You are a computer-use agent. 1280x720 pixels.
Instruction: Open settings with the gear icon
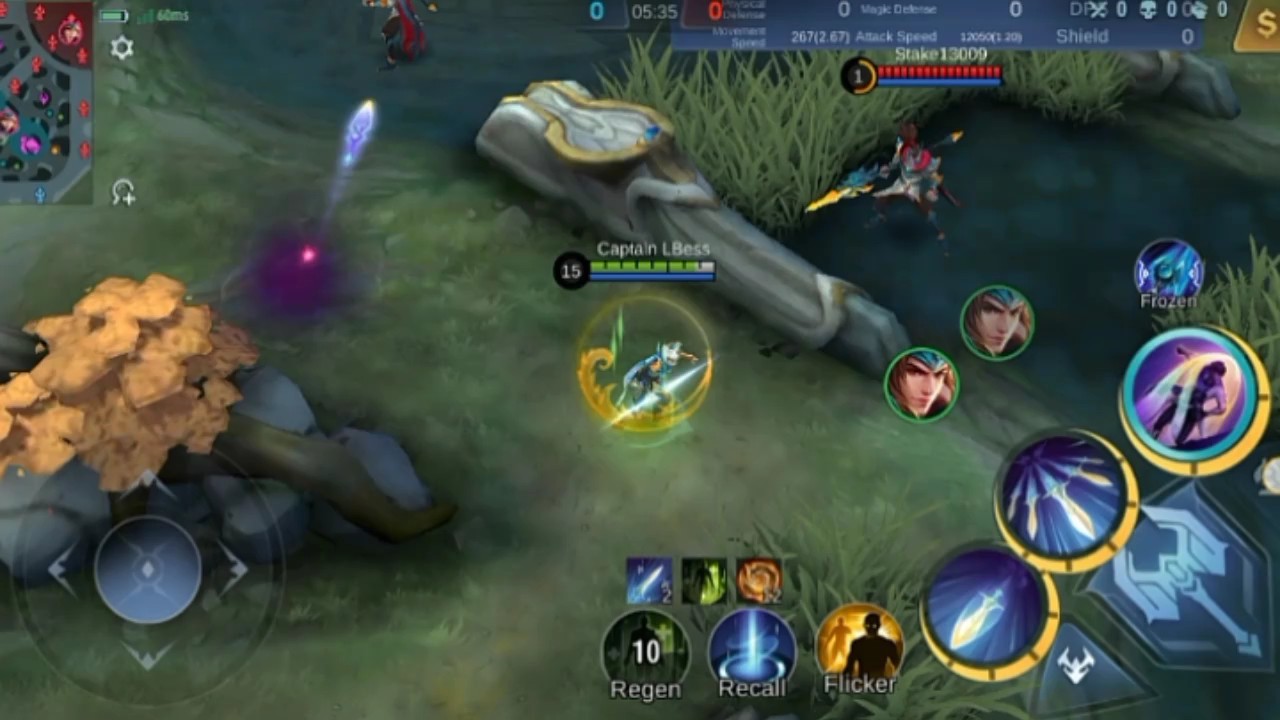pos(121,48)
